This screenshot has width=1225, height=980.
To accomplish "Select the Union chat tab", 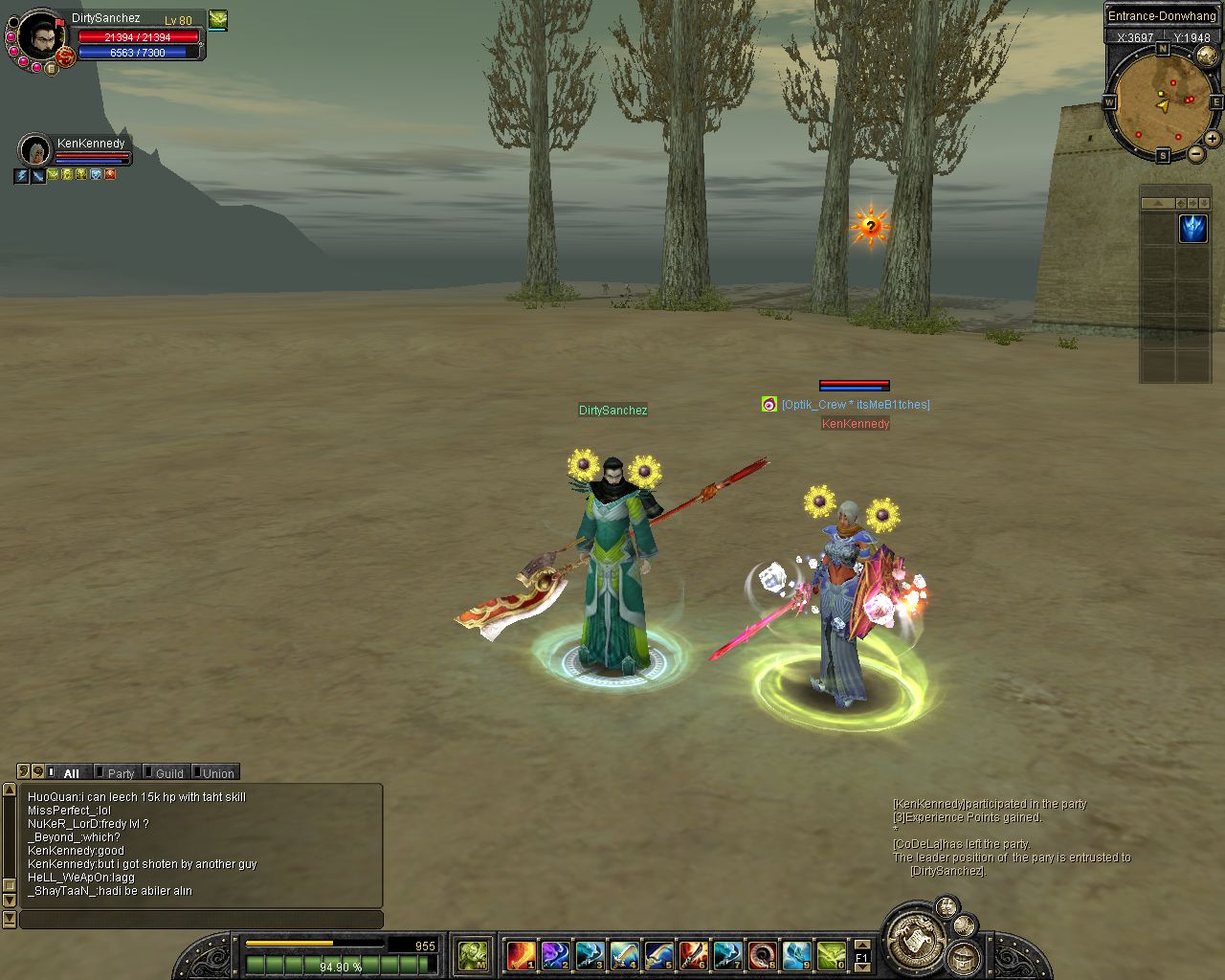I will pyautogui.click(x=216, y=773).
